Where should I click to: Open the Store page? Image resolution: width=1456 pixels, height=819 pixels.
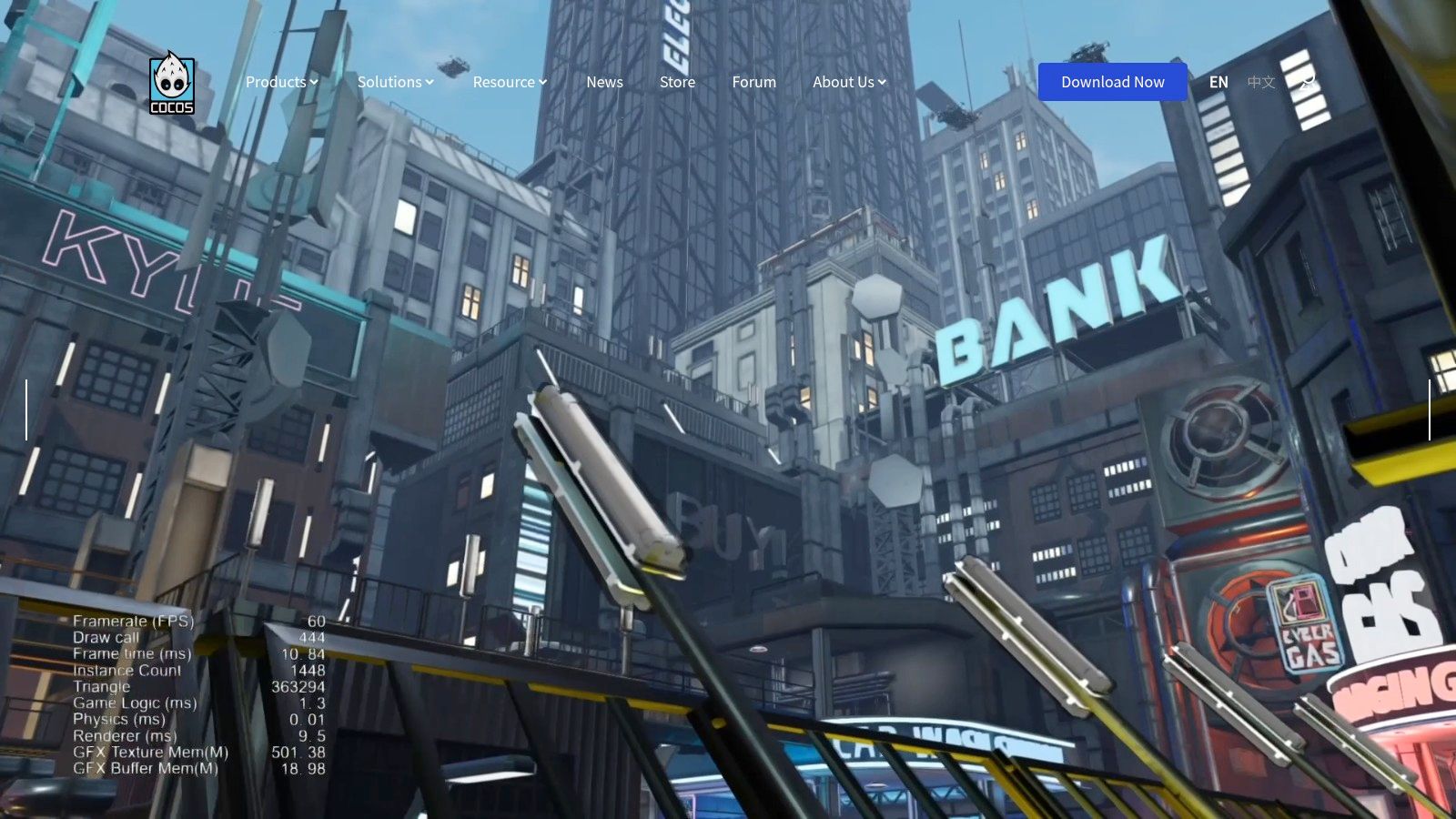pyautogui.click(x=677, y=82)
